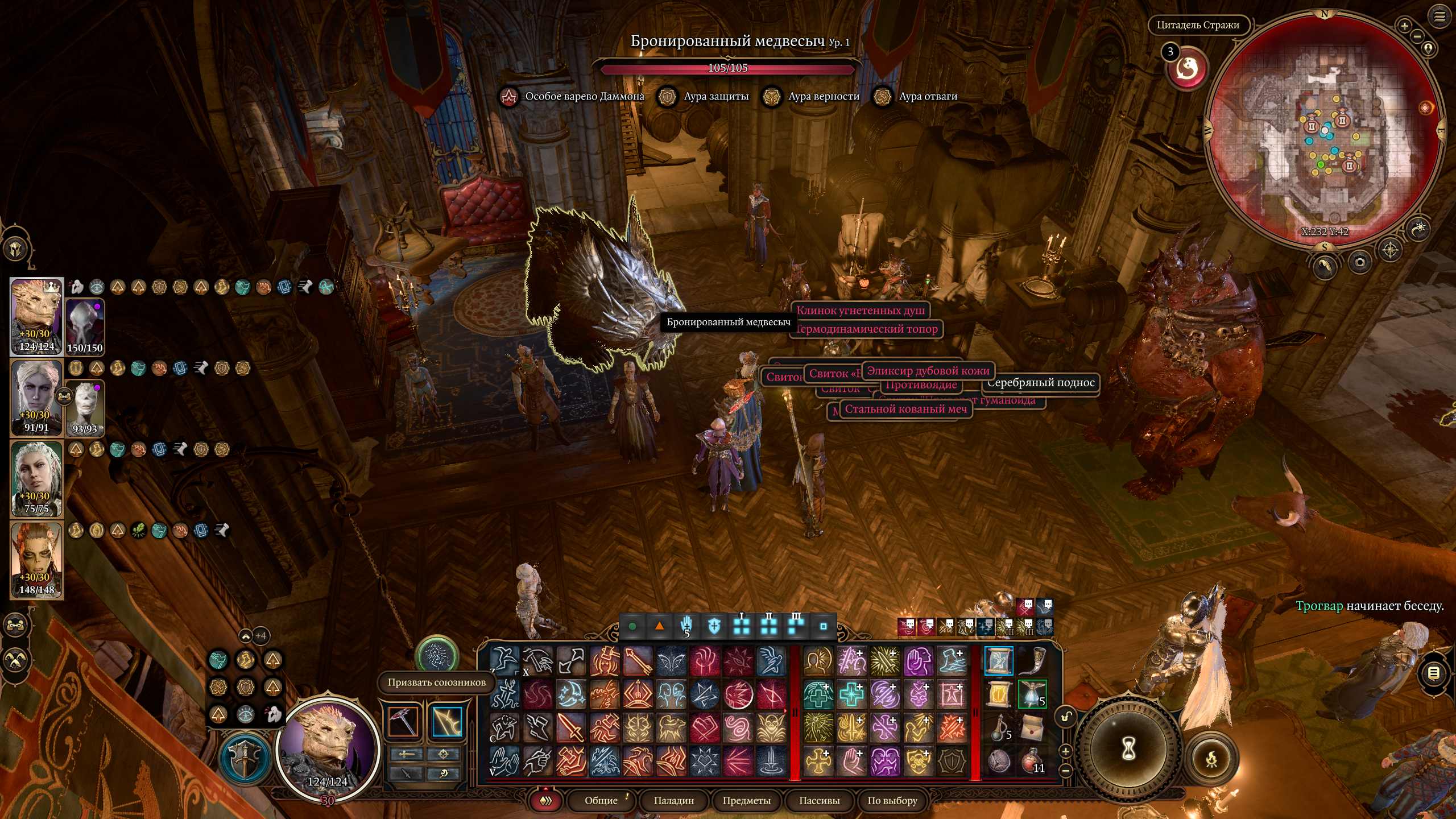Image resolution: width=1456 pixels, height=819 pixels.
Task: Select the Пассивы tab
Action: [x=819, y=800]
